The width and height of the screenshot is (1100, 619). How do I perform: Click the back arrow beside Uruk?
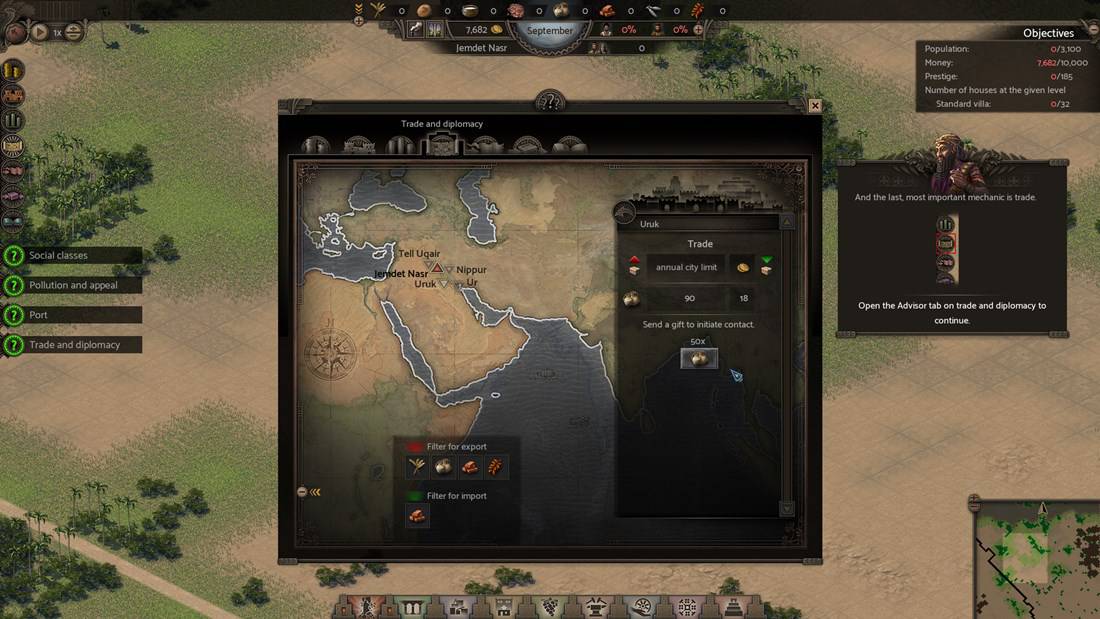[625, 212]
